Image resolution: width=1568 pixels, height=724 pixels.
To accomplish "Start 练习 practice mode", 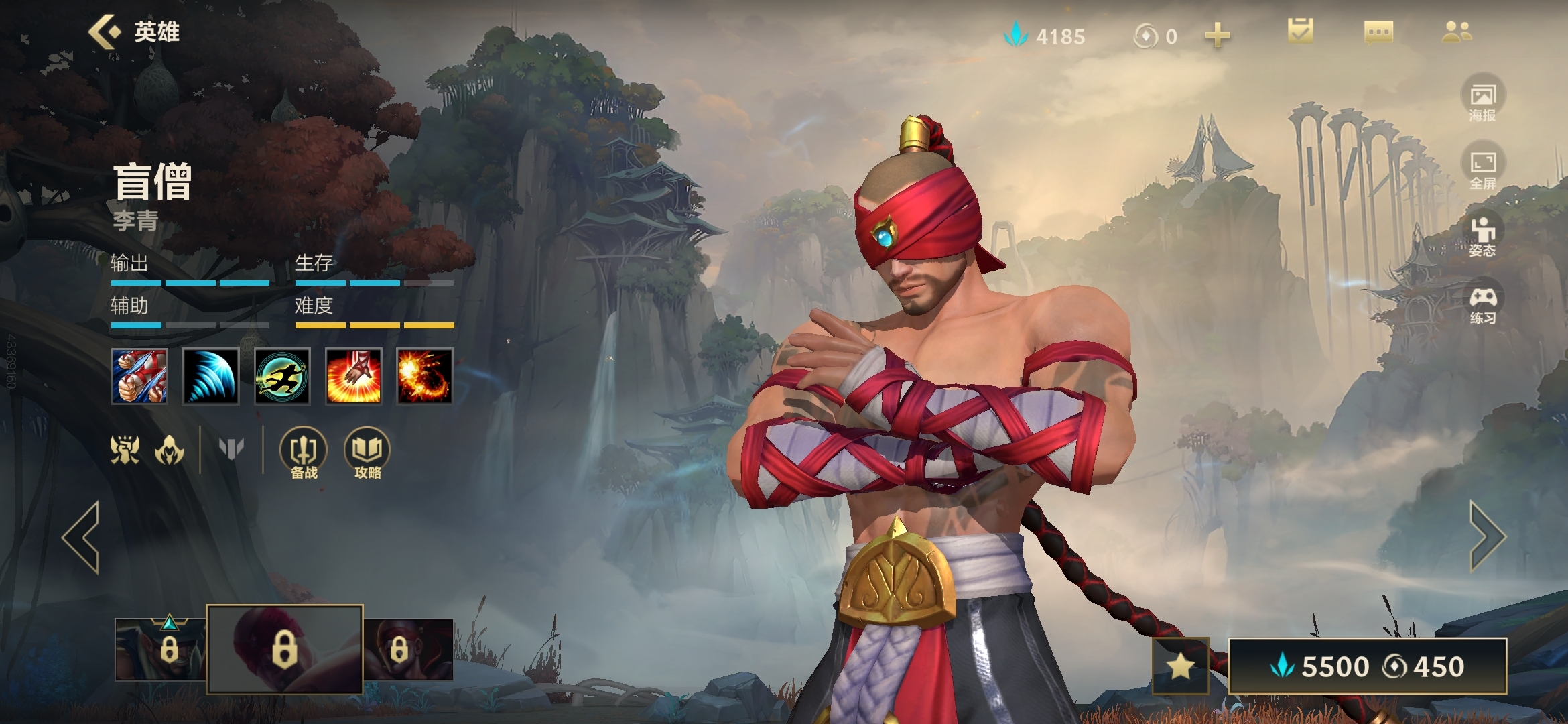I will (x=1482, y=304).
